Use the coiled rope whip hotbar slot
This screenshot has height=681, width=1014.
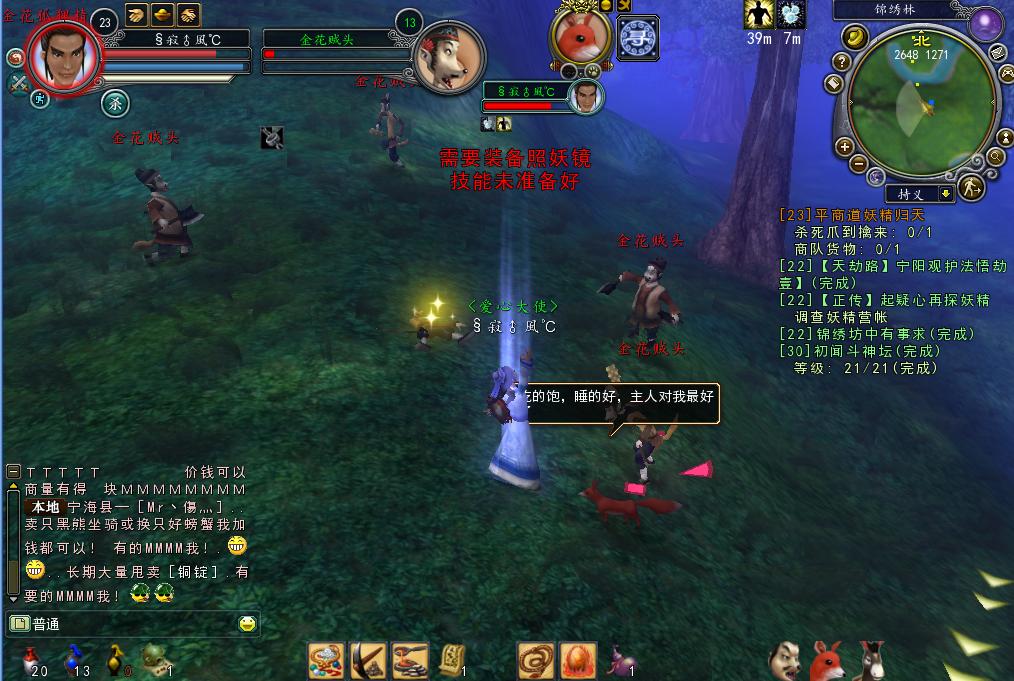[535, 660]
